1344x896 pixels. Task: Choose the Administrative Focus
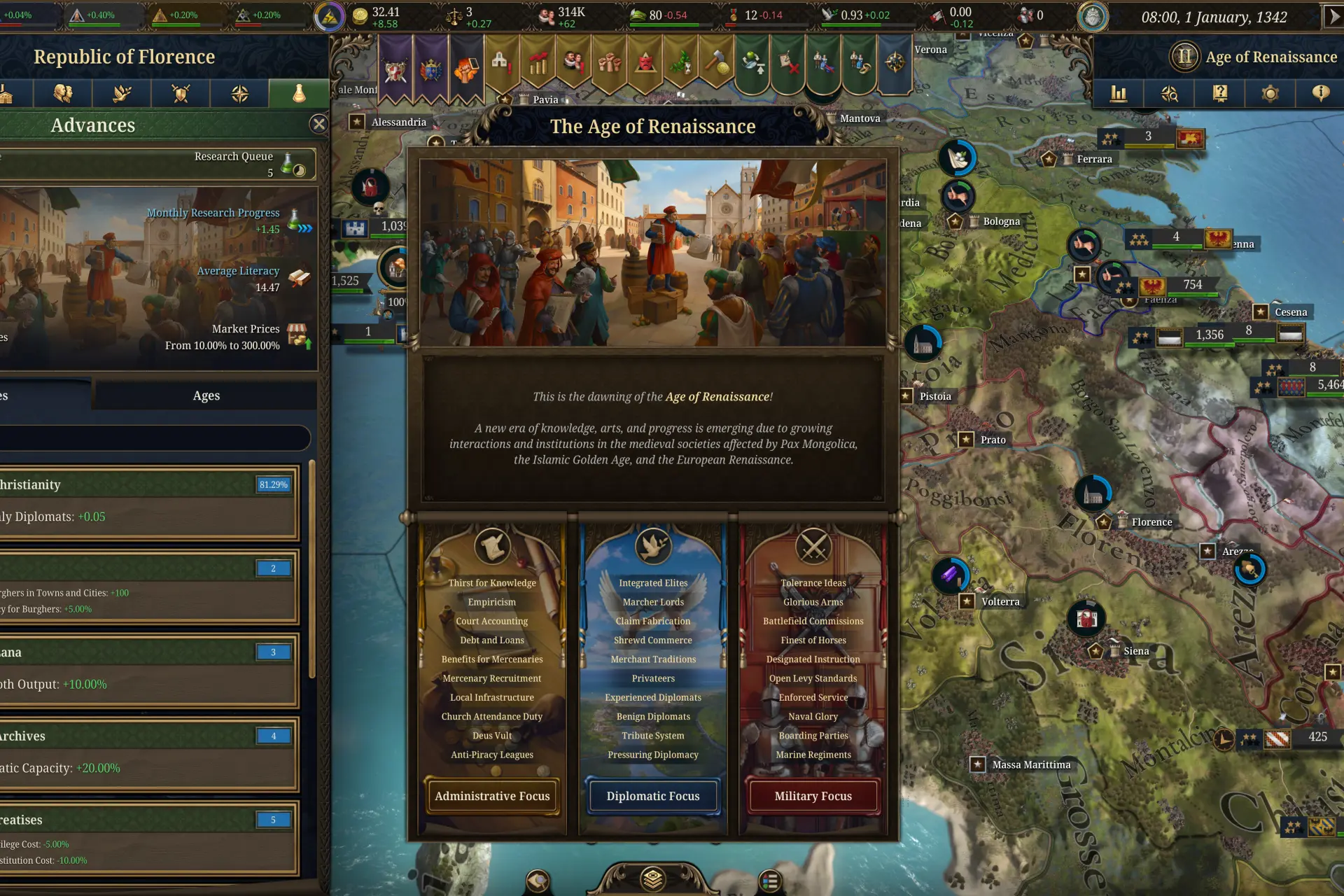coord(492,796)
